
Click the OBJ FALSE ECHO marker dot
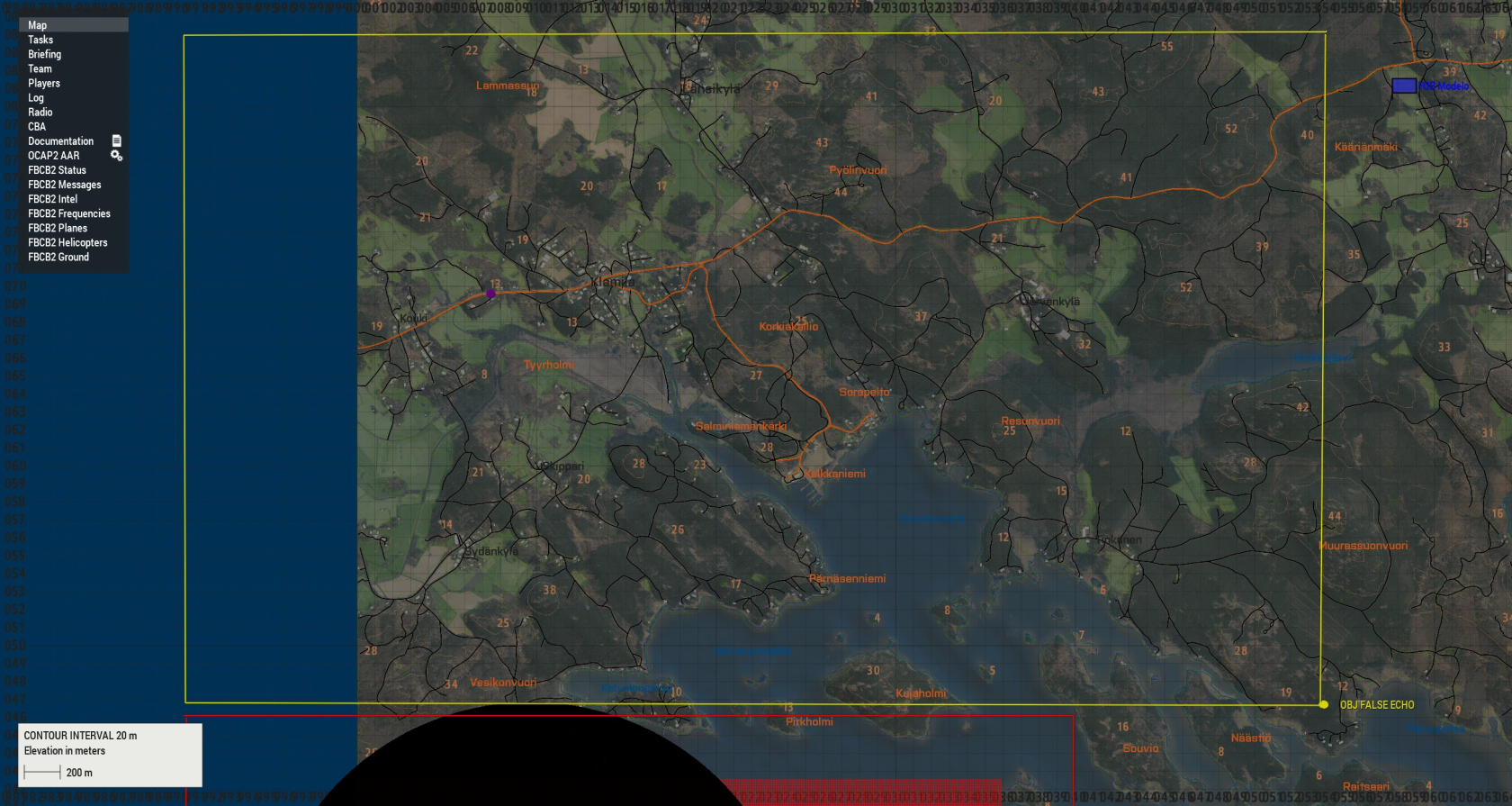(1324, 704)
